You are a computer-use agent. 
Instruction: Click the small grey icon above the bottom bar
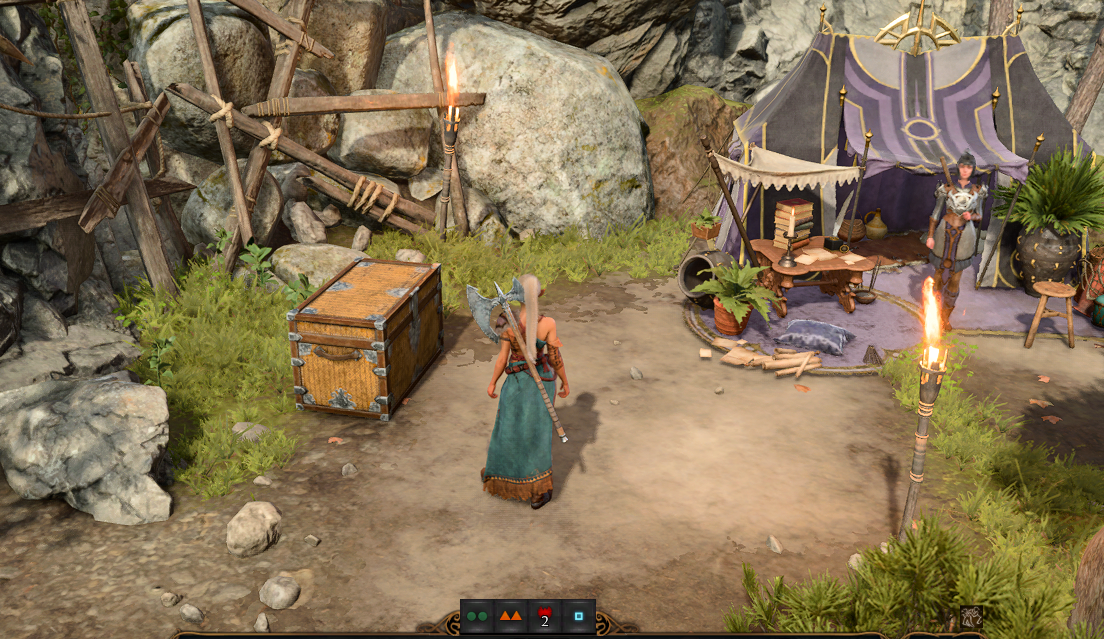[x=970, y=617]
